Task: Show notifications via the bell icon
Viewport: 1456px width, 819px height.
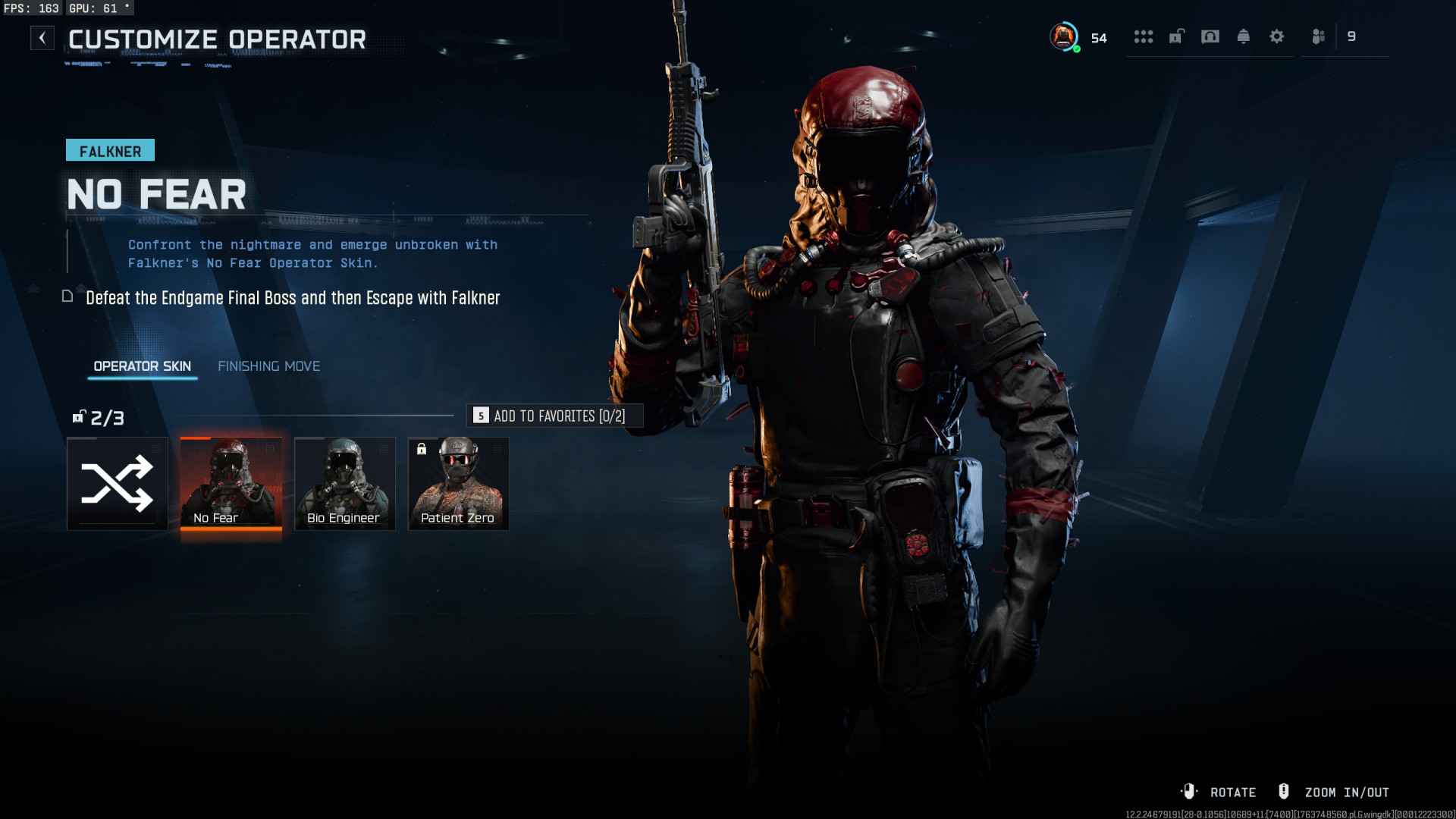Action: tap(1243, 36)
